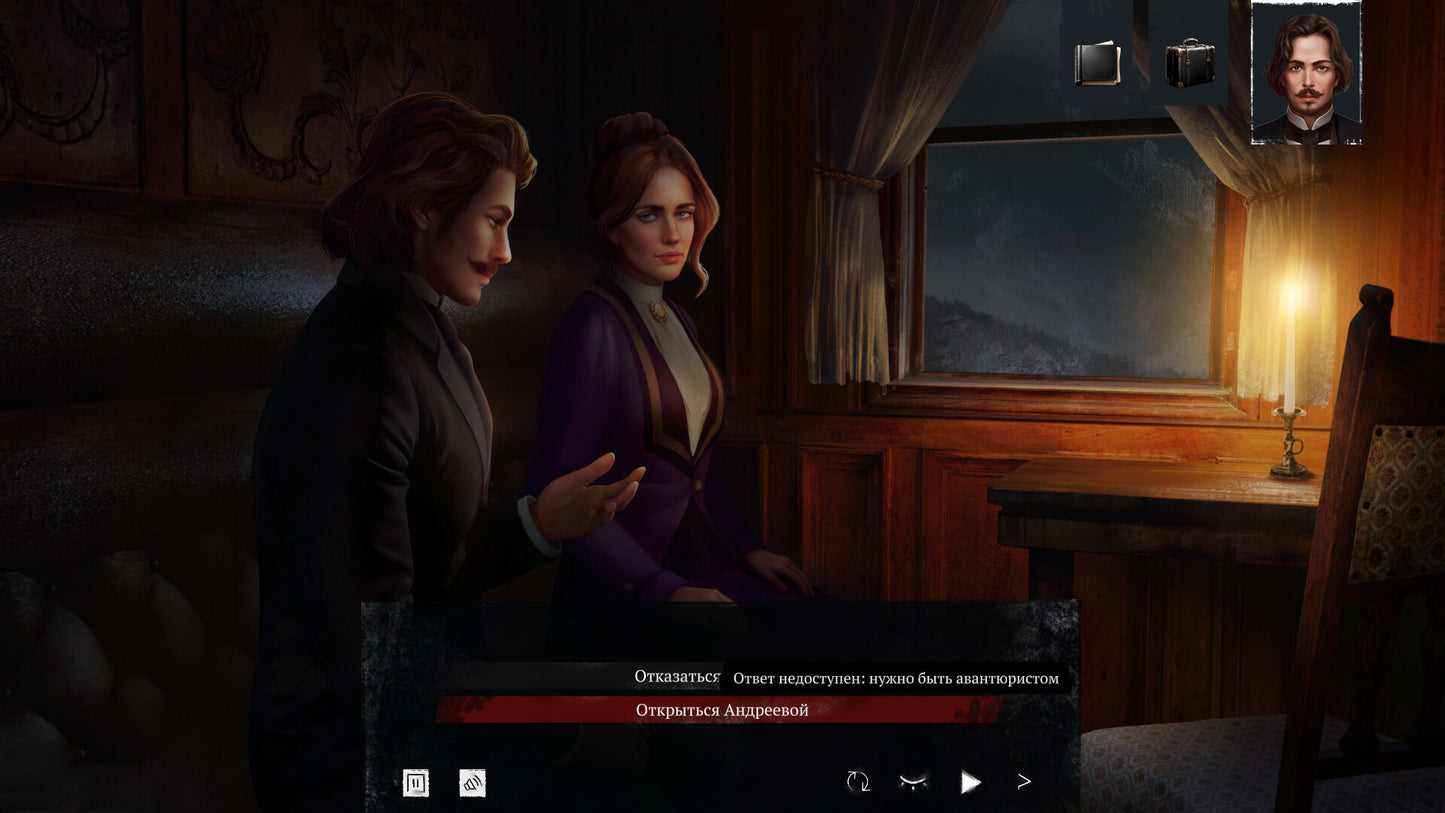This screenshot has width=1445, height=813.
Task: Skip forward with the chevron arrow
Action: point(1024,782)
